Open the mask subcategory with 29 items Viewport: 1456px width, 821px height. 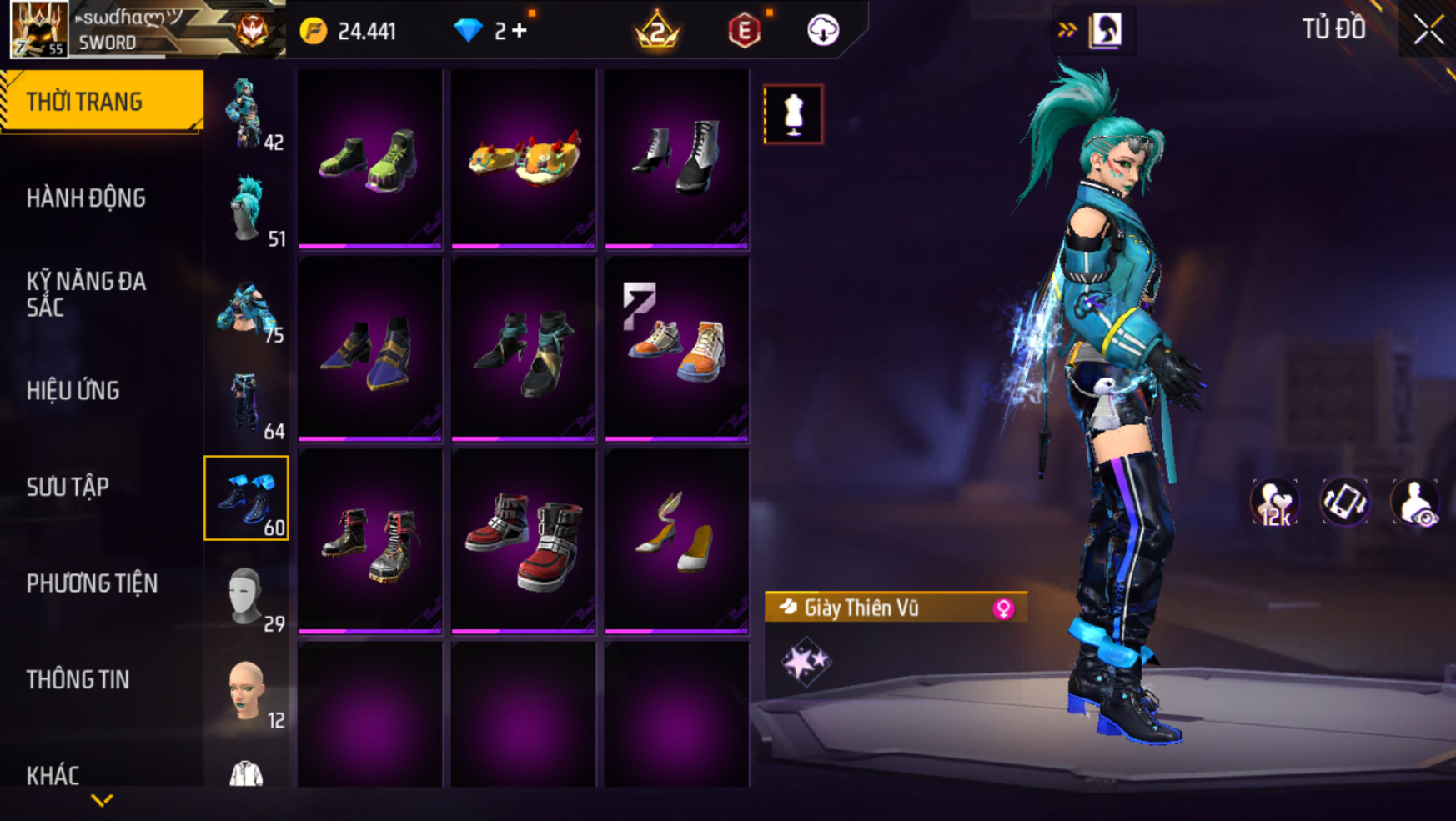click(247, 595)
